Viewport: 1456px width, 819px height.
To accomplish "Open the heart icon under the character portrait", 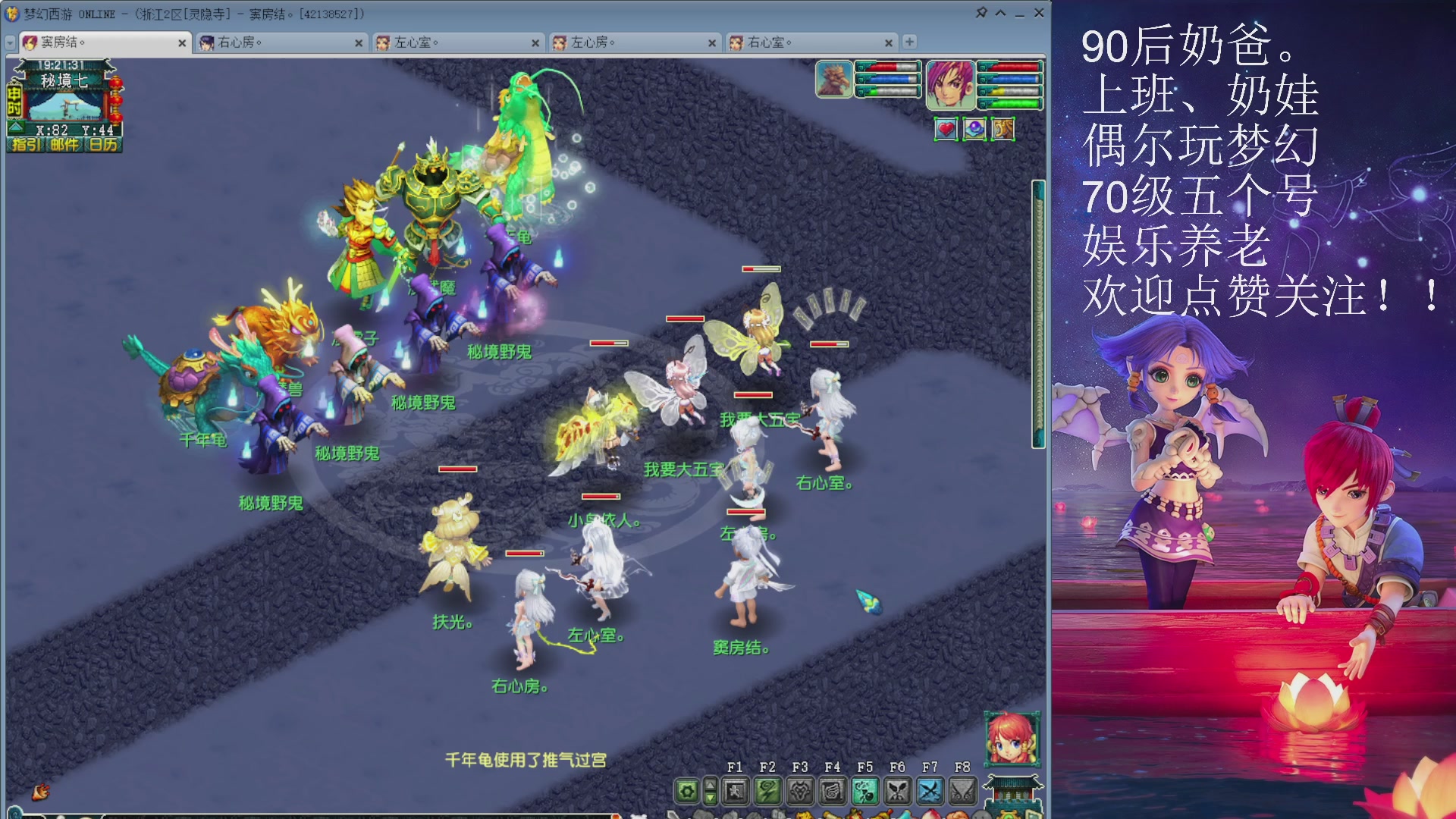I will 946,129.
